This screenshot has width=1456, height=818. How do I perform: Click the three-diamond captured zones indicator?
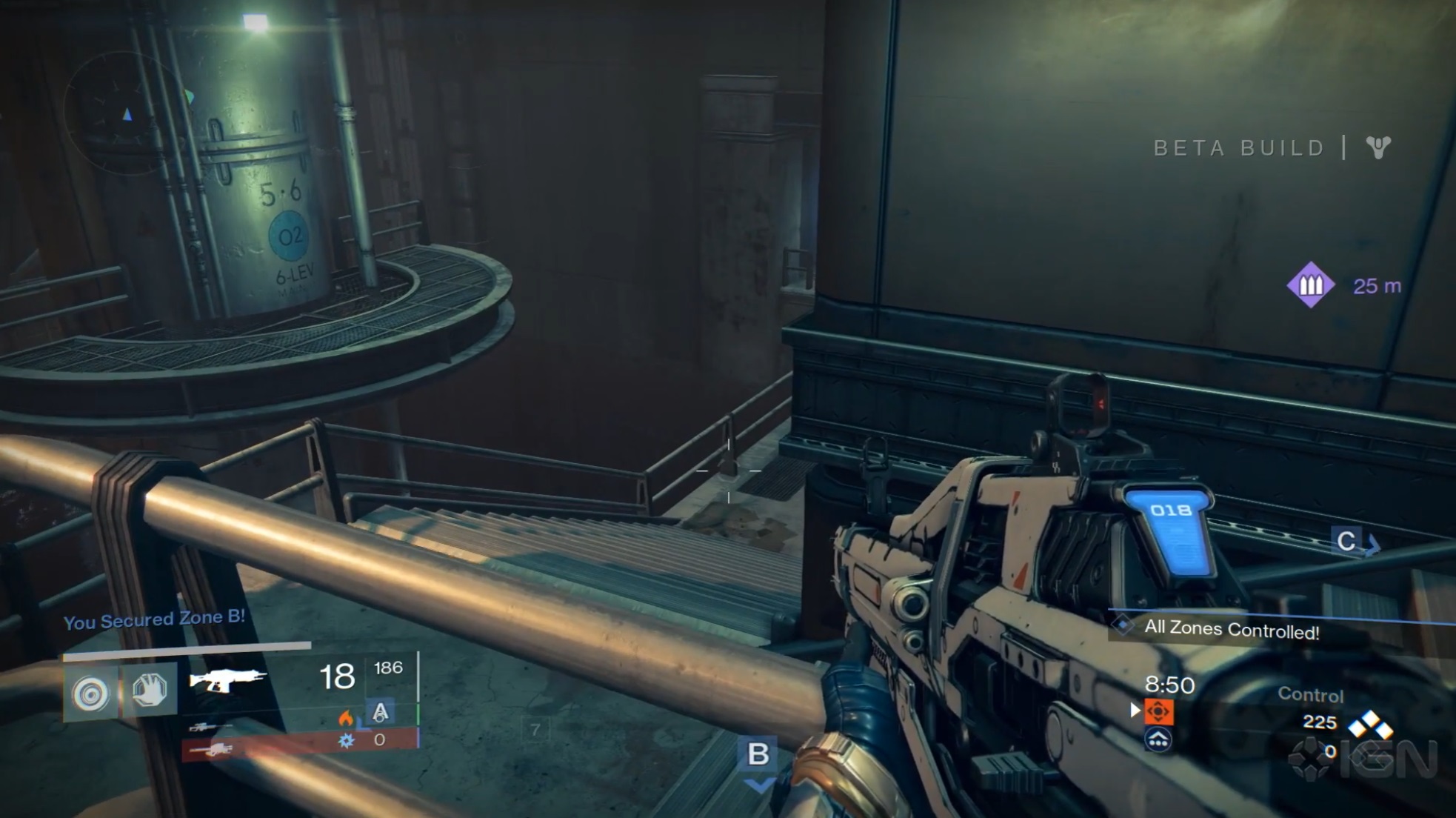coord(1369,723)
